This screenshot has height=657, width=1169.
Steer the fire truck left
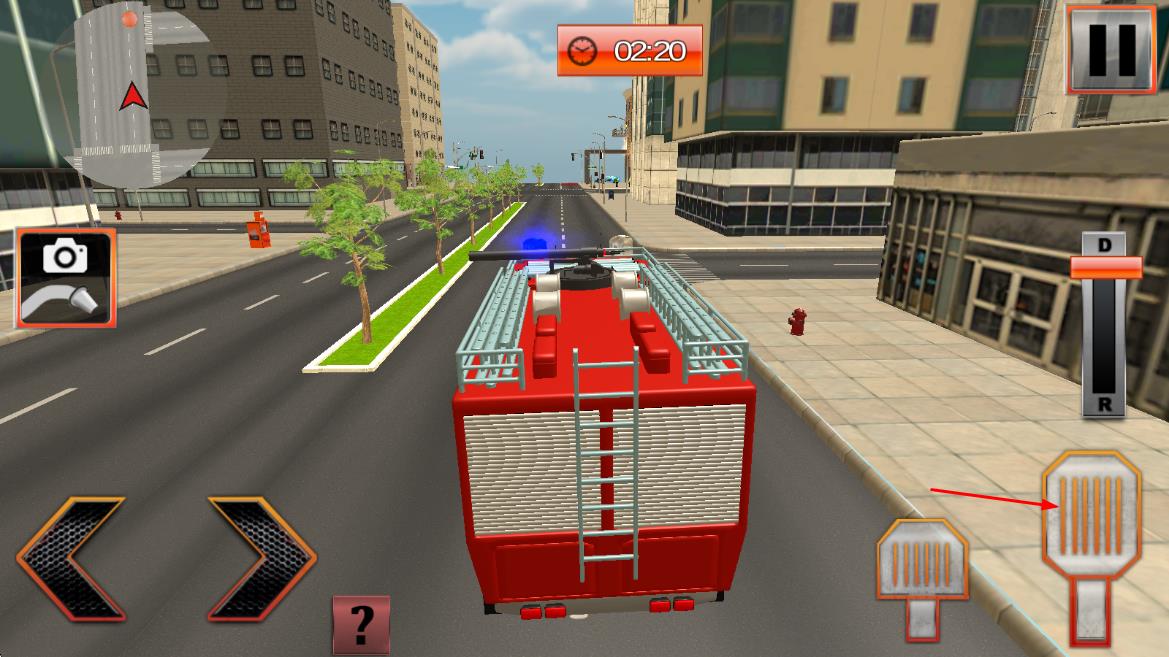71,558
